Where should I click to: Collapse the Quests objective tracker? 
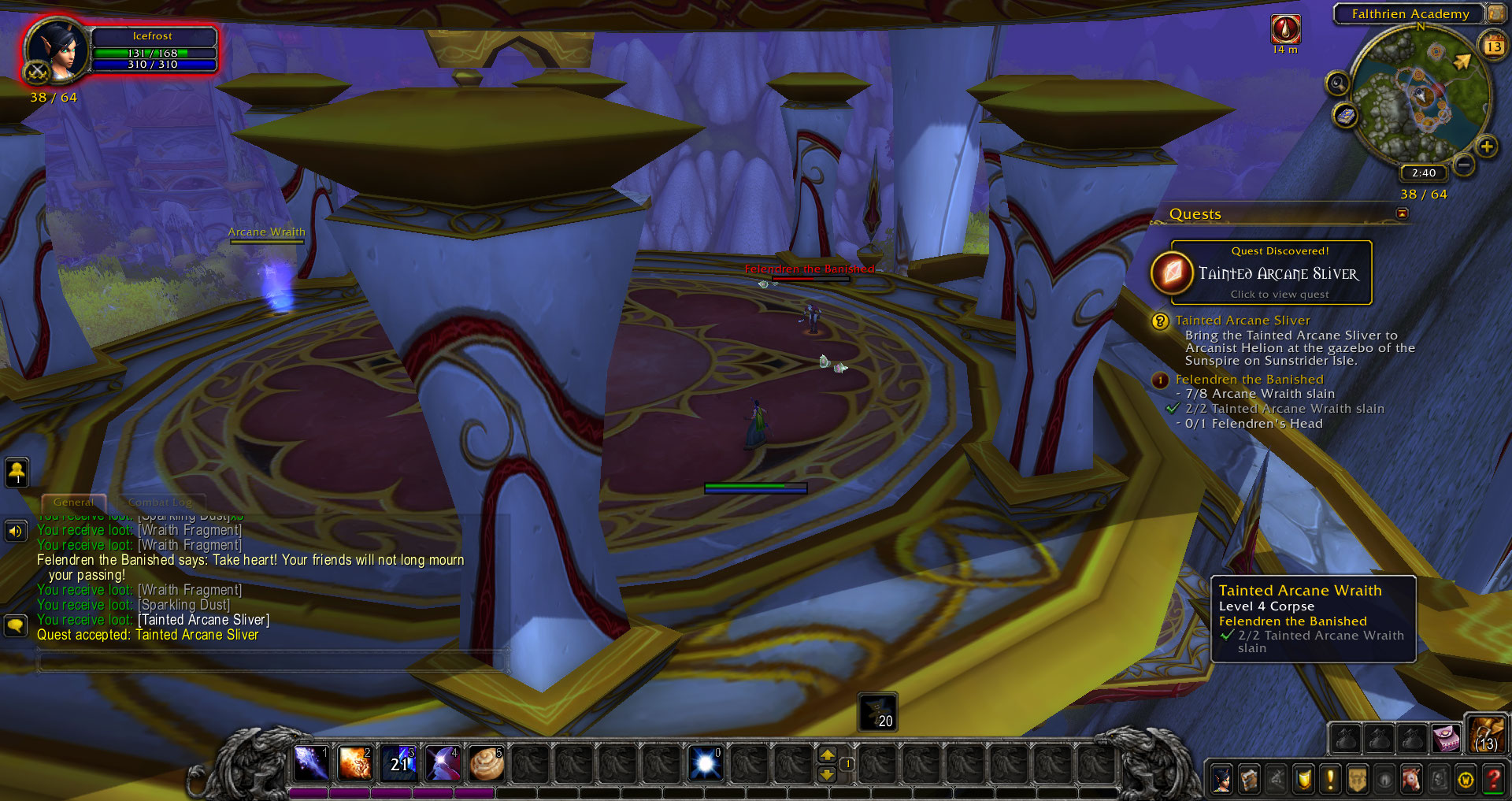[1403, 213]
